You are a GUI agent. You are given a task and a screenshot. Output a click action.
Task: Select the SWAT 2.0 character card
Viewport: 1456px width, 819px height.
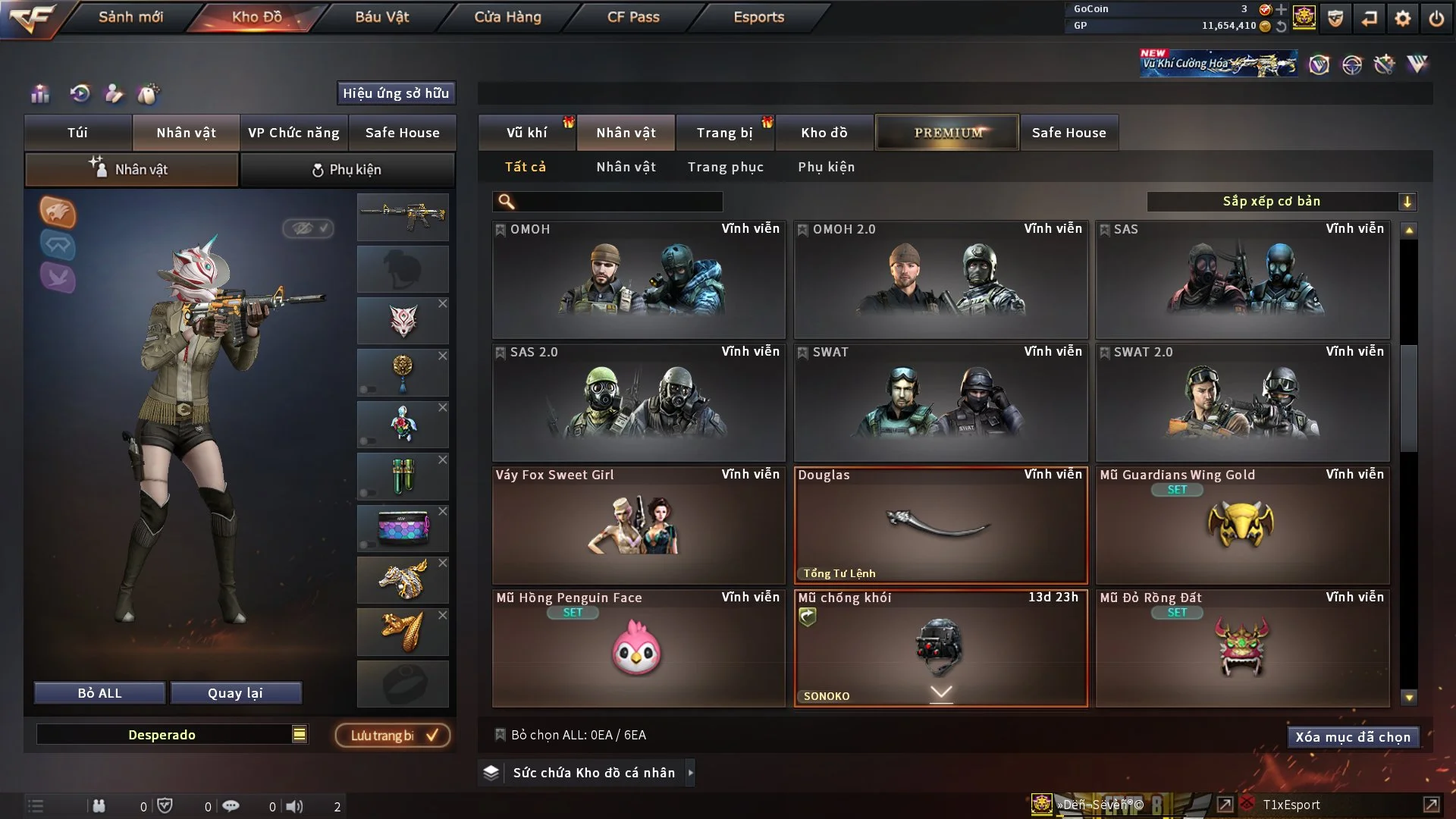[1242, 403]
